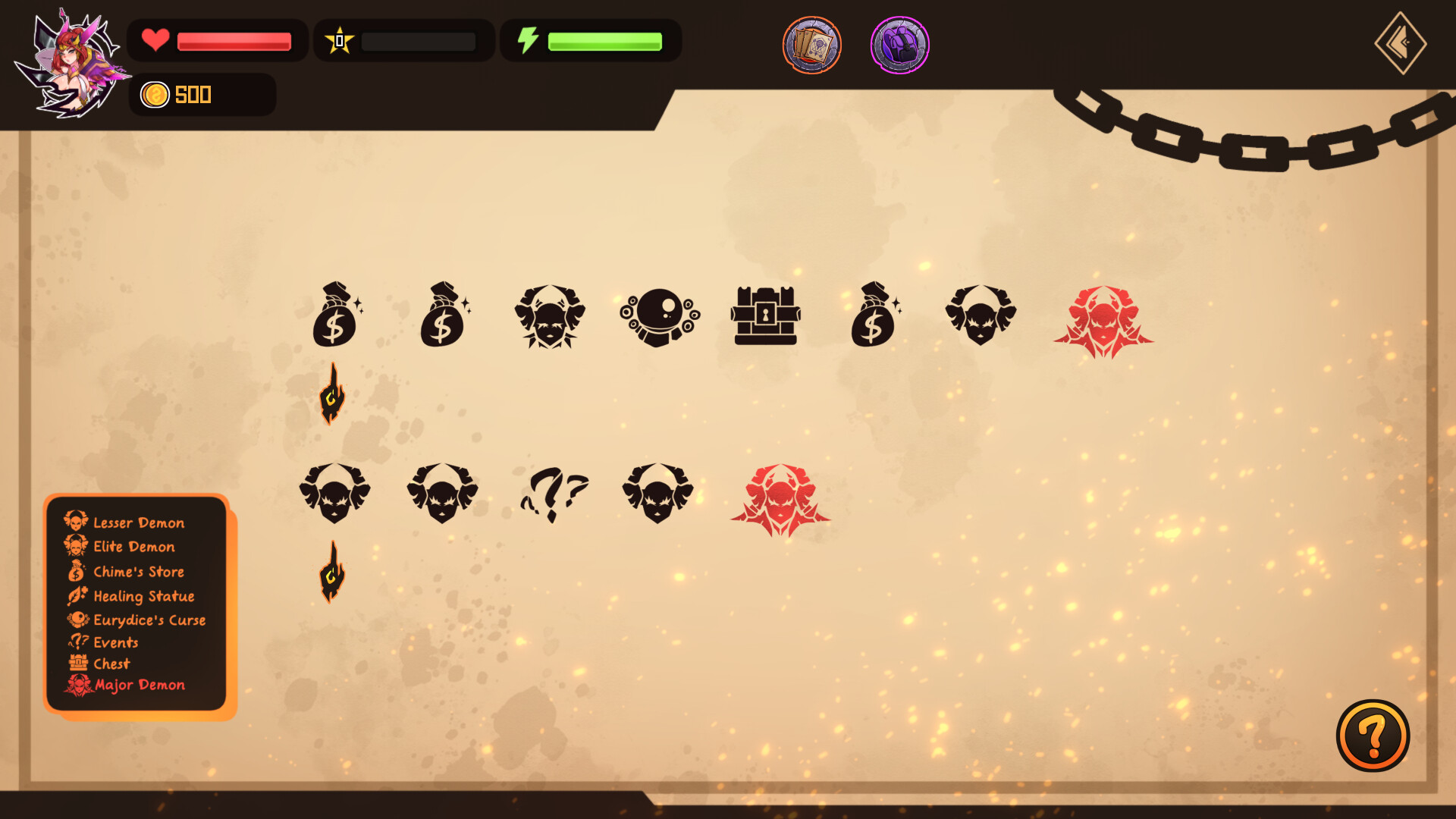Click the Events question-mark node
Viewport: 1456px width, 819px height.
tap(551, 491)
